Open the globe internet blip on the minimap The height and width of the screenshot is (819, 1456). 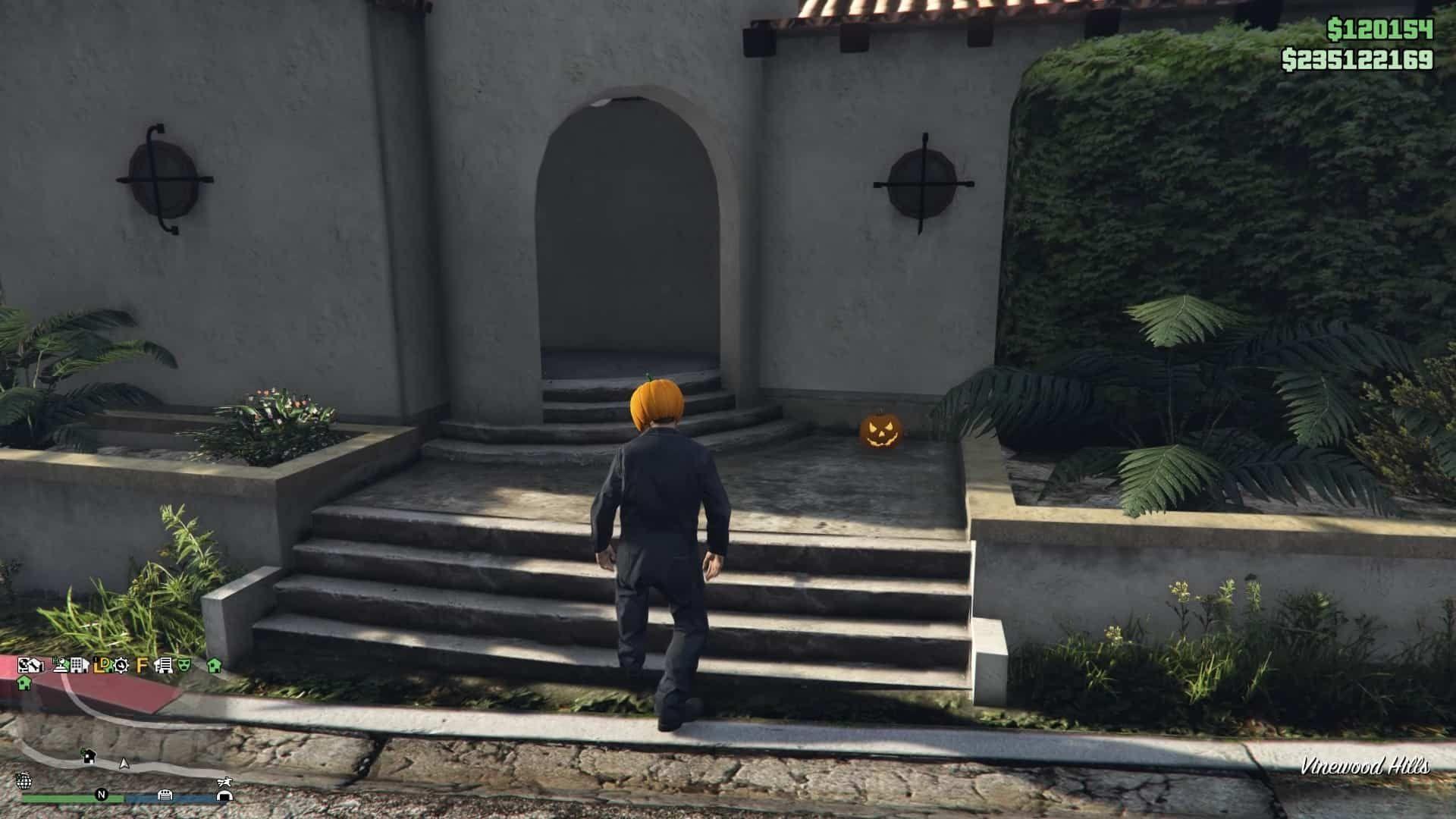[24, 781]
